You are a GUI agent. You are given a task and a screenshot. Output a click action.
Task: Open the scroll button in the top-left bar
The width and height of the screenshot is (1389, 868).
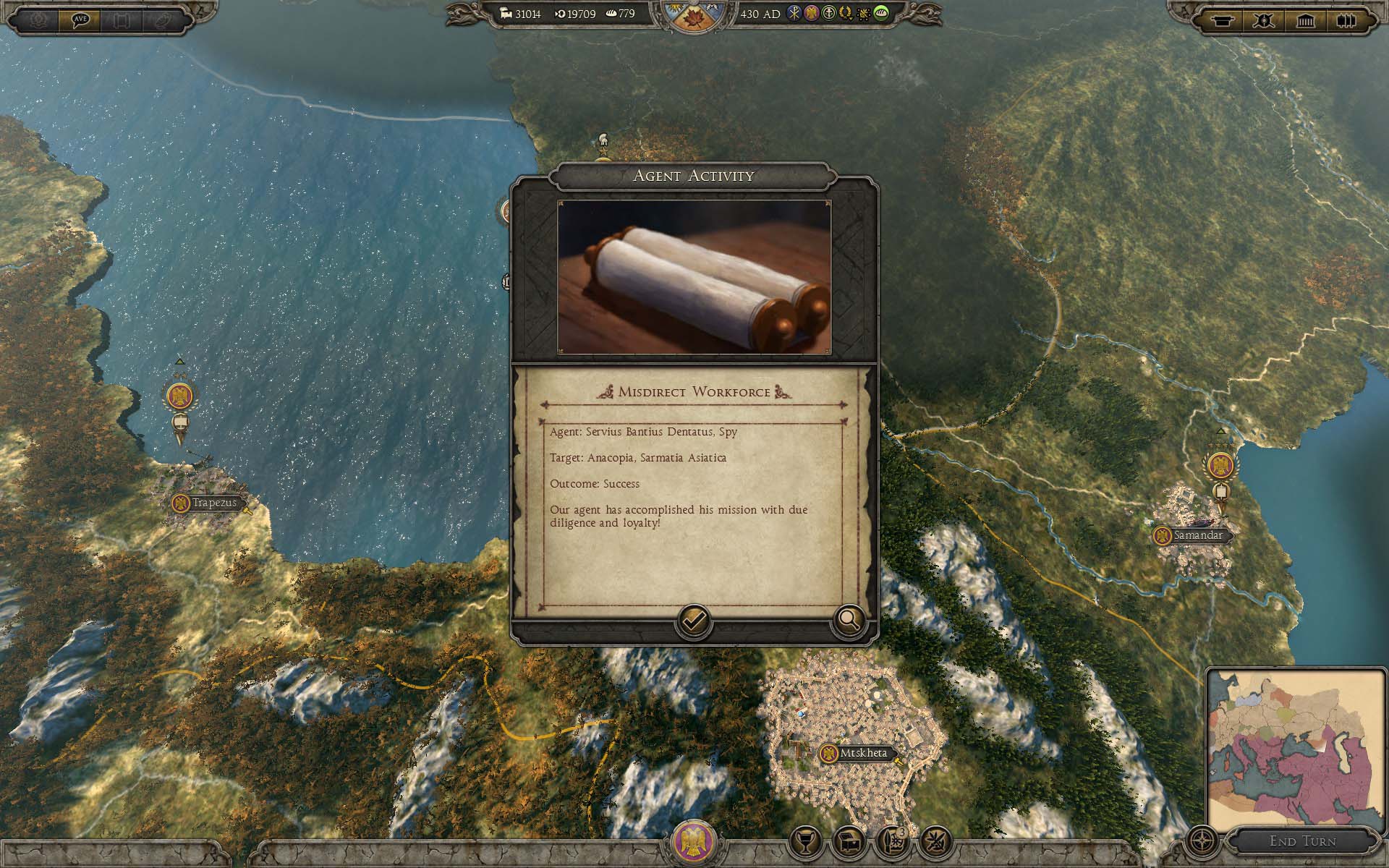point(122,20)
